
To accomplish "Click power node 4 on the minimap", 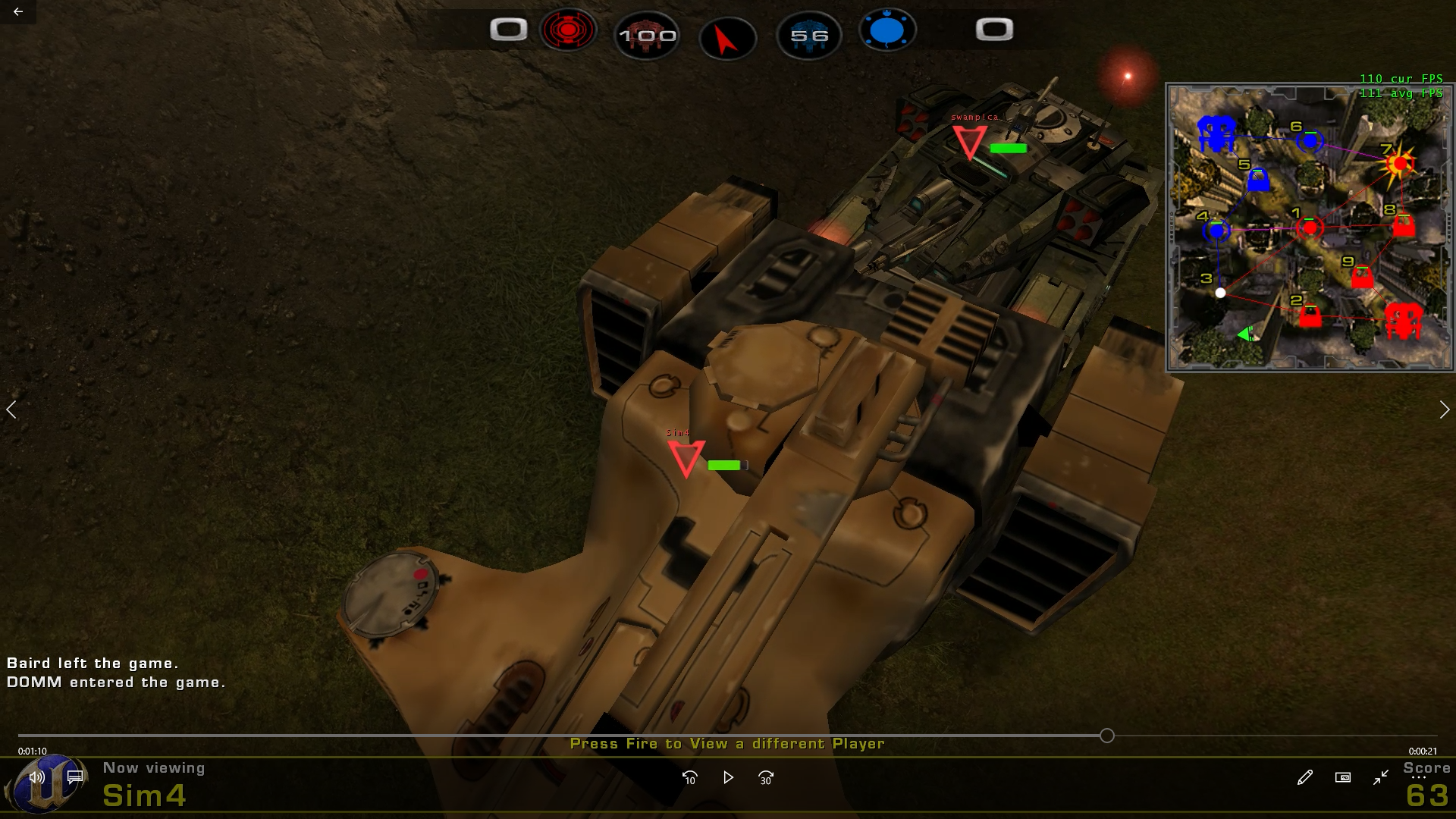I will (x=1216, y=230).
